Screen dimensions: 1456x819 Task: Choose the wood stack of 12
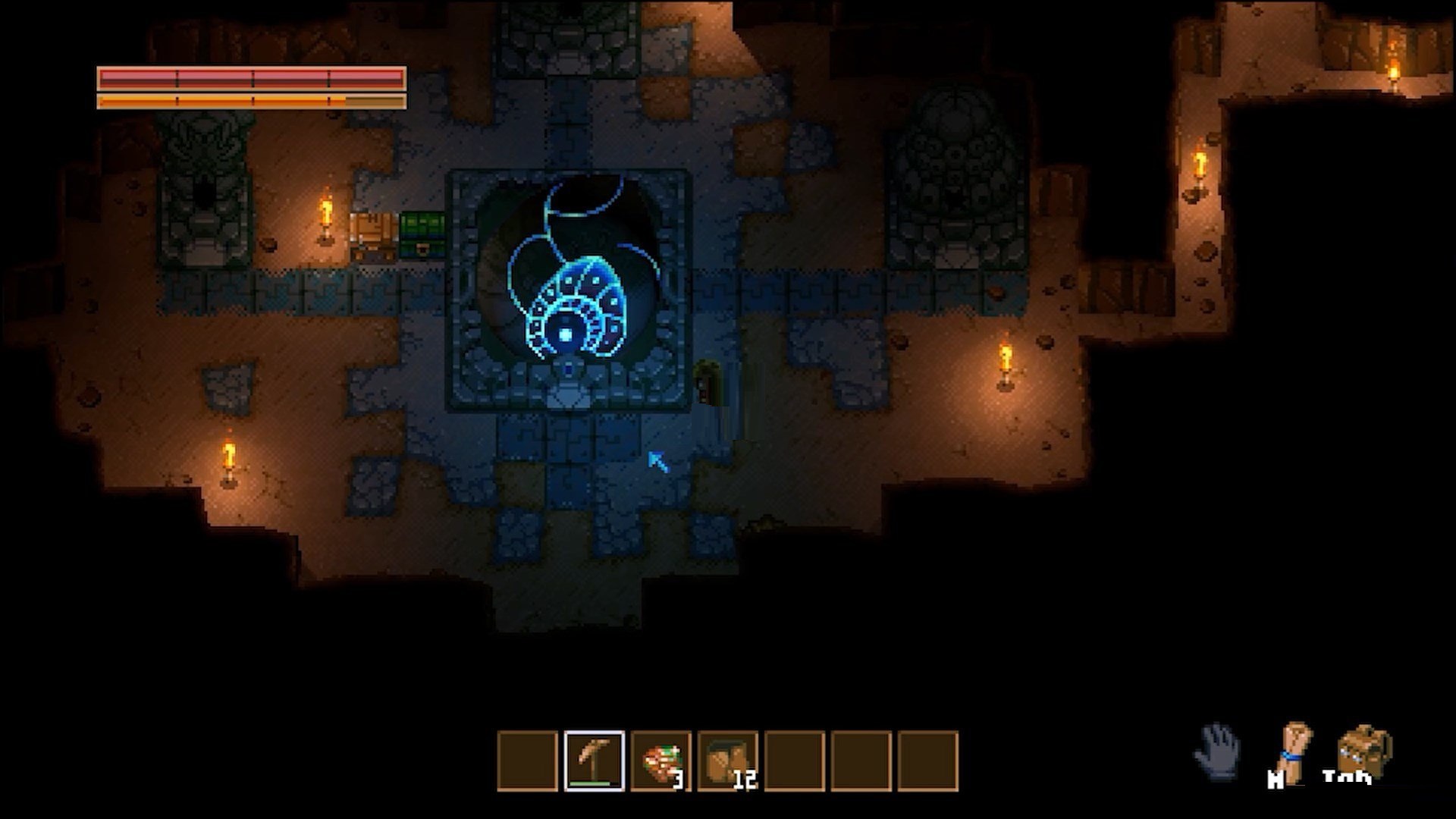pyautogui.click(x=727, y=761)
